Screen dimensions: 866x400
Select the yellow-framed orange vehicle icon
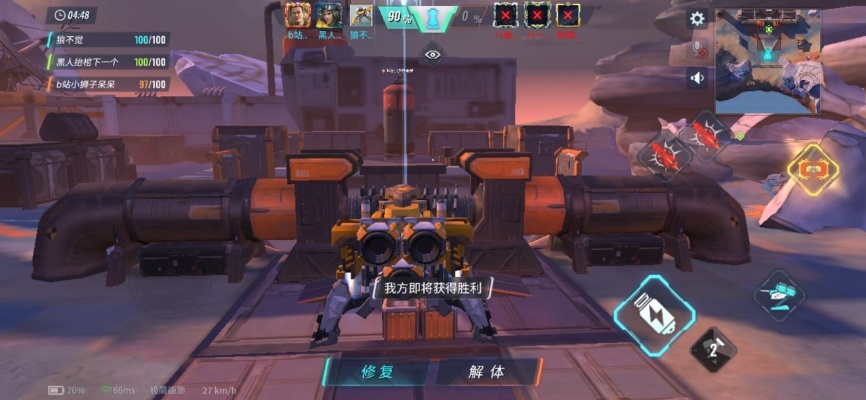[x=812, y=170]
